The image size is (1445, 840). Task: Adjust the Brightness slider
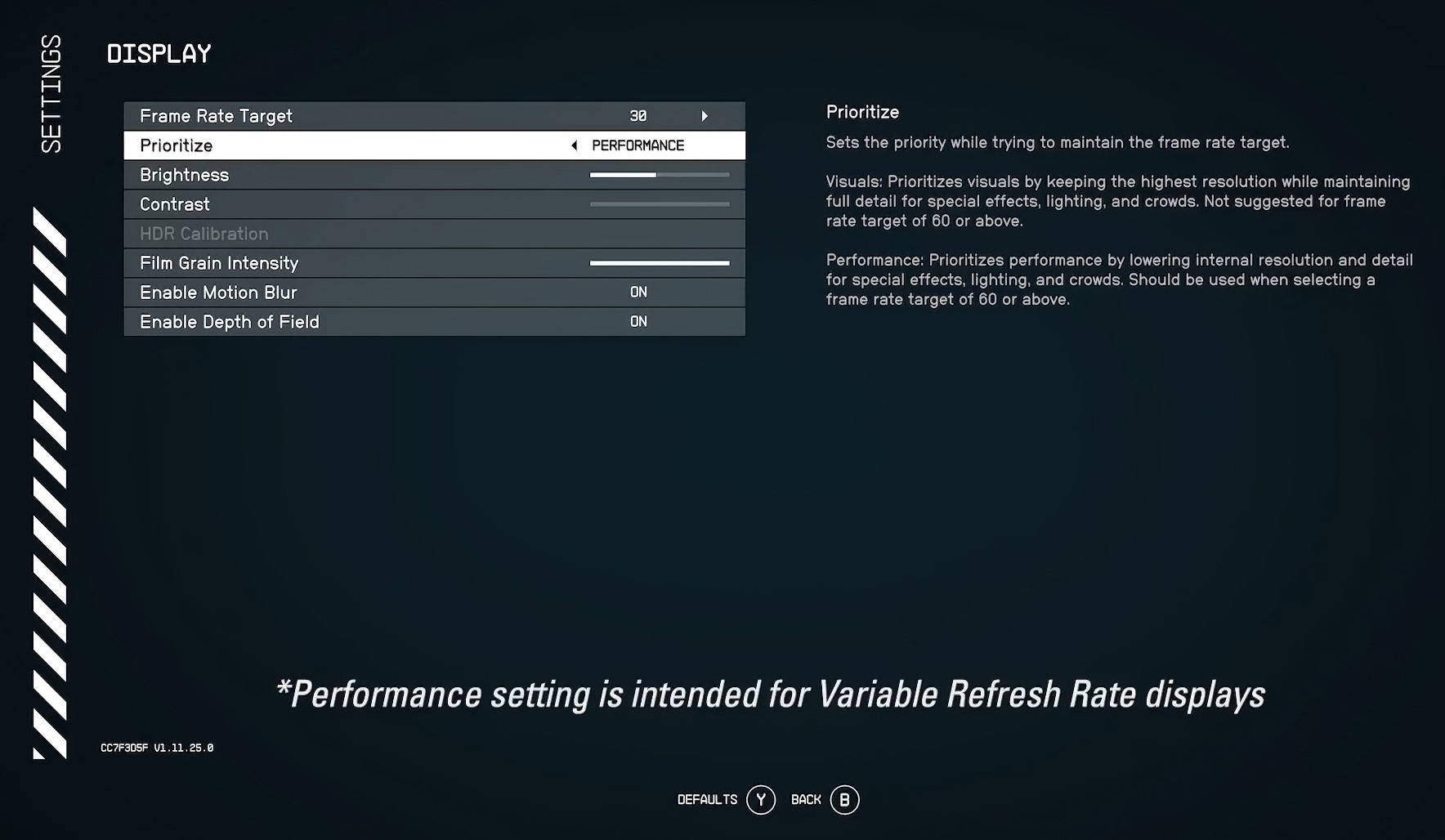click(659, 175)
